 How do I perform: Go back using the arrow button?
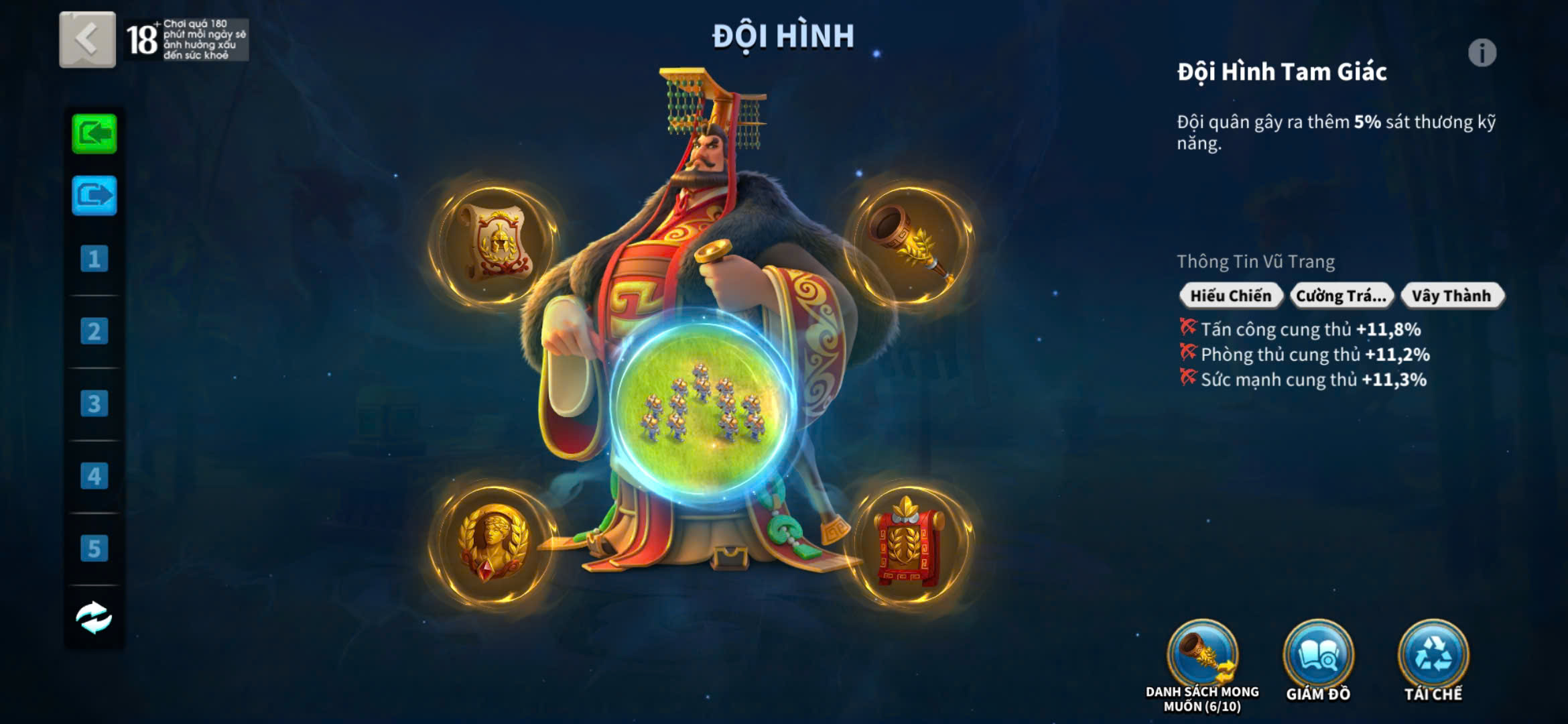click(x=87, y=40)
